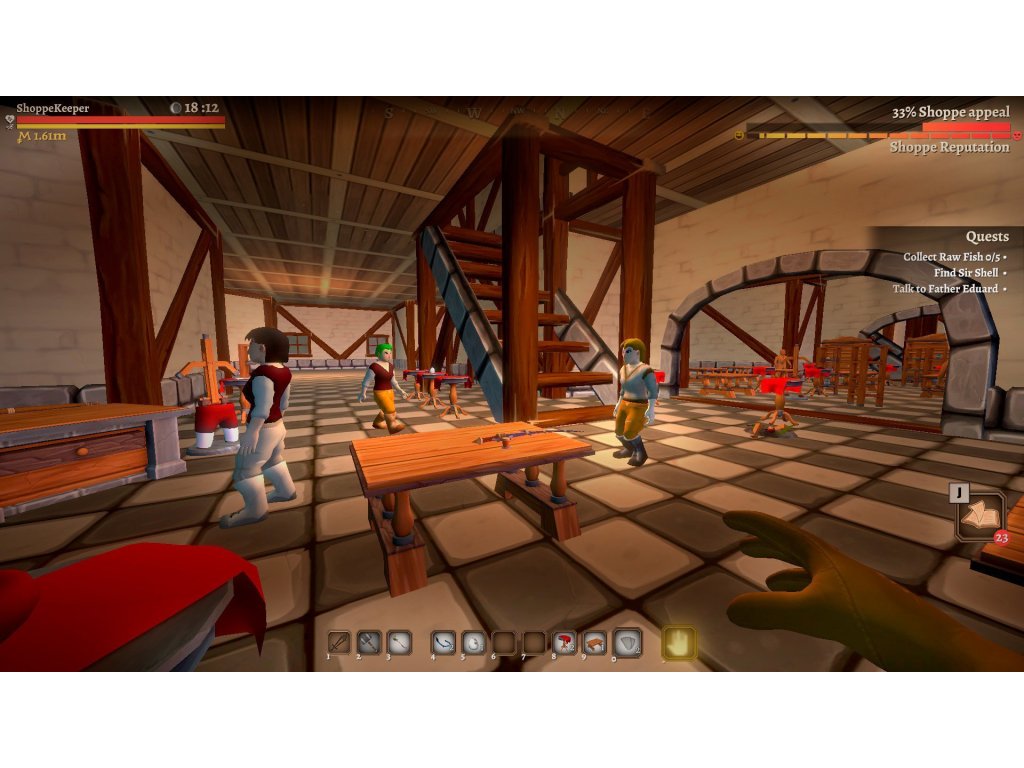Select the grey cloth item in slot 0
This screenshot has height=768, width=1024.
click(x=627, y=642)
